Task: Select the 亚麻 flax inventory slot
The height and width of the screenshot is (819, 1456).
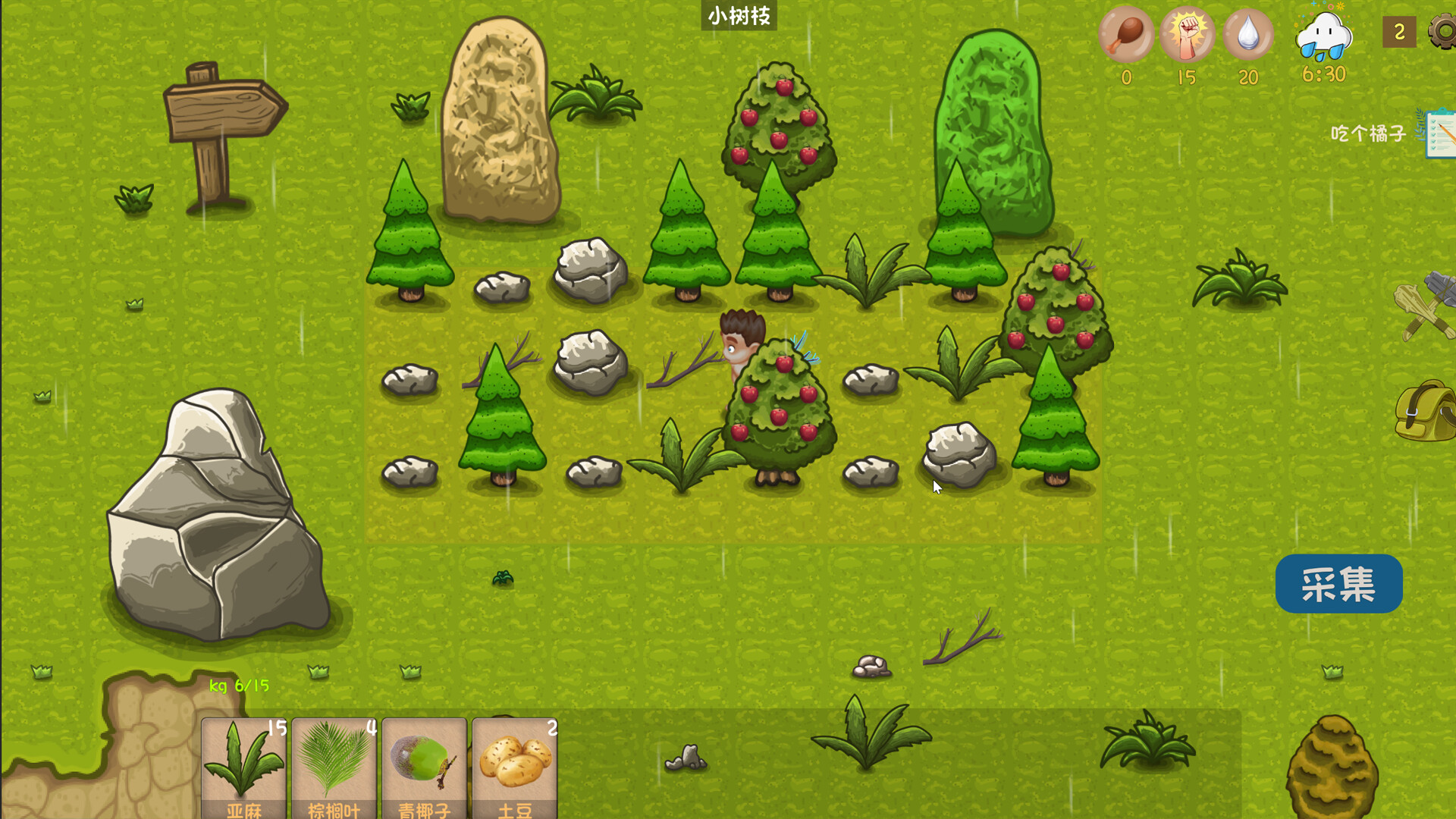Action: point(243,766)
